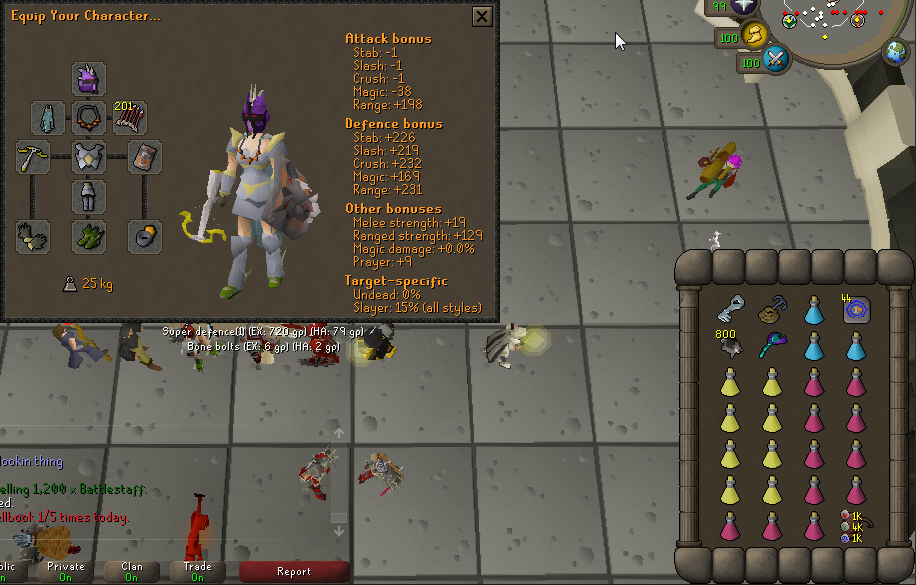The height and width of the screenshot is (585, 916).
Task: Click the ammo slot with 201 bolts
Action: click(130, 118)
